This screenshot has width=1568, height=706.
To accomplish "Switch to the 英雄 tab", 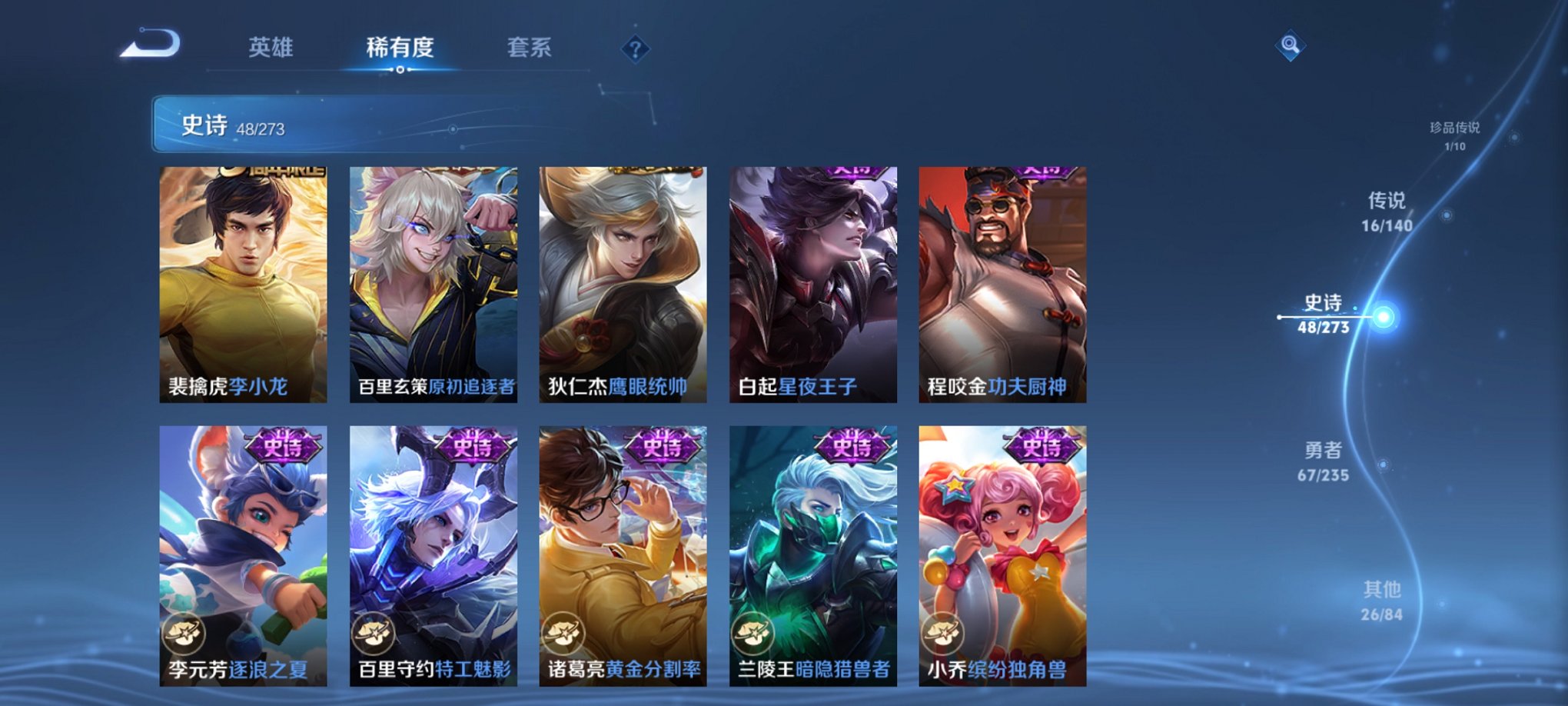I will click(270, 46).
